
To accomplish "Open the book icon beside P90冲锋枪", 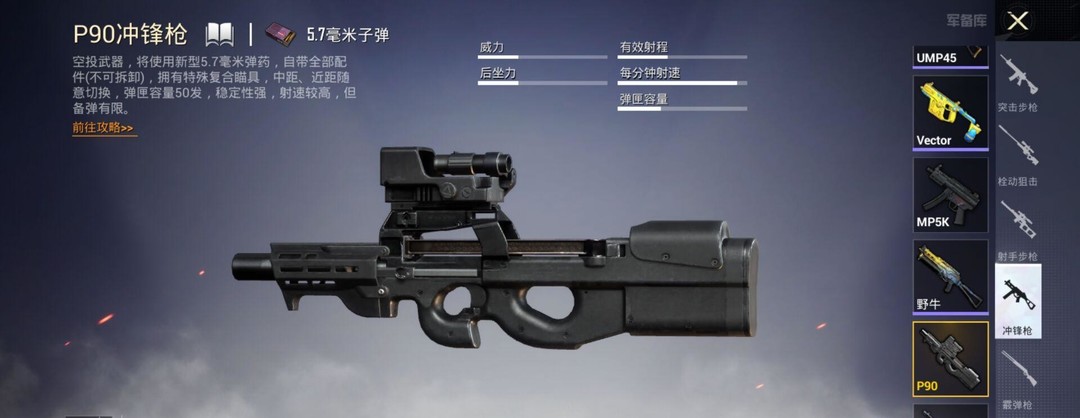I will (220, 35).
